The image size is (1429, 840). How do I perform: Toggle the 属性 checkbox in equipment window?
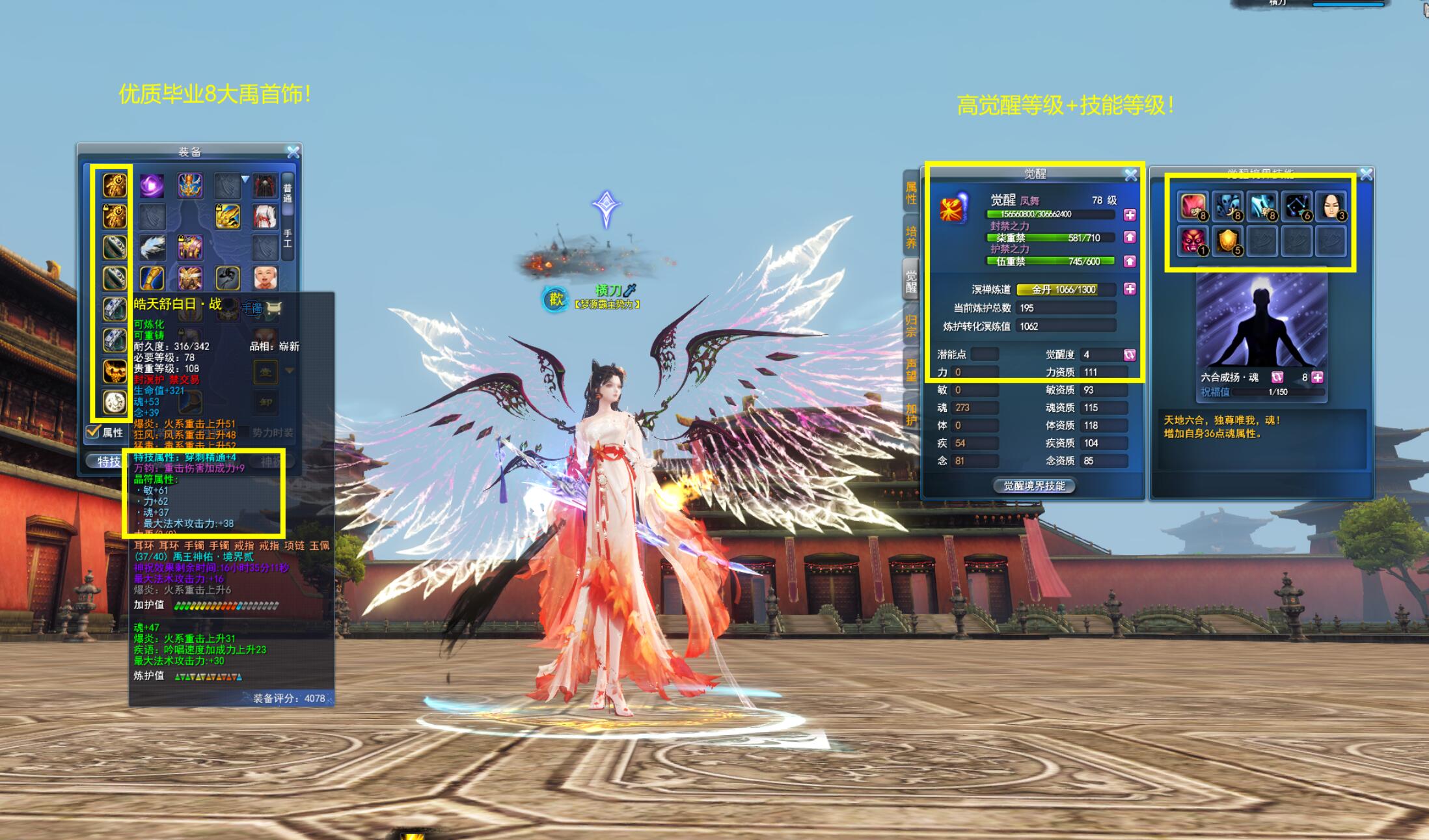[93, 431]
